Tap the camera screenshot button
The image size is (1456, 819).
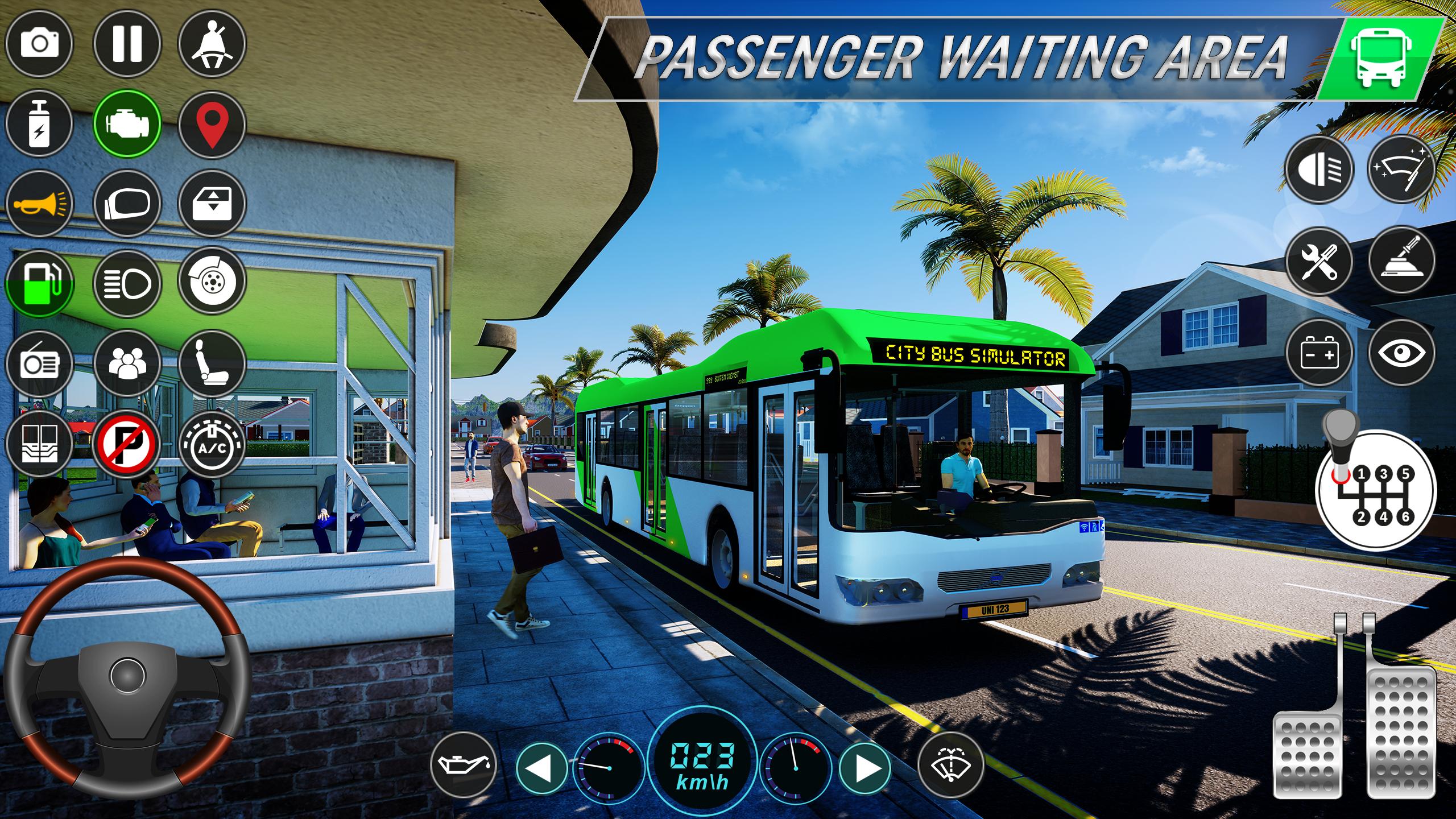pyautogui.click(x=39, y=44)
